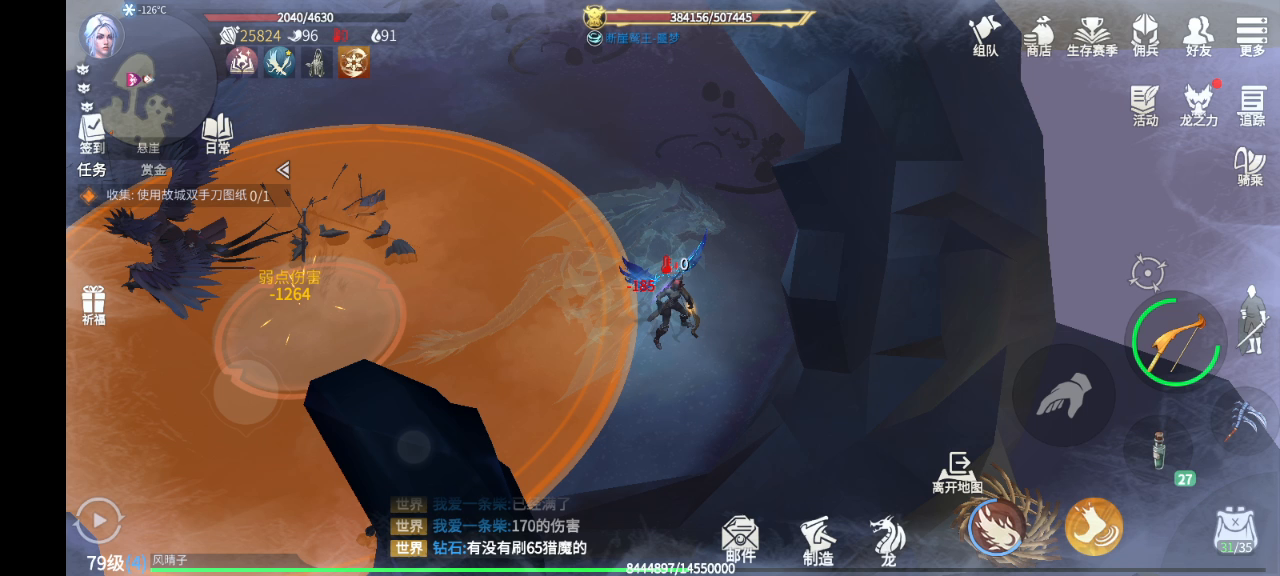
Task: Open the 佣兵 mercenary menu
Action: click(x=1145, y=35)
